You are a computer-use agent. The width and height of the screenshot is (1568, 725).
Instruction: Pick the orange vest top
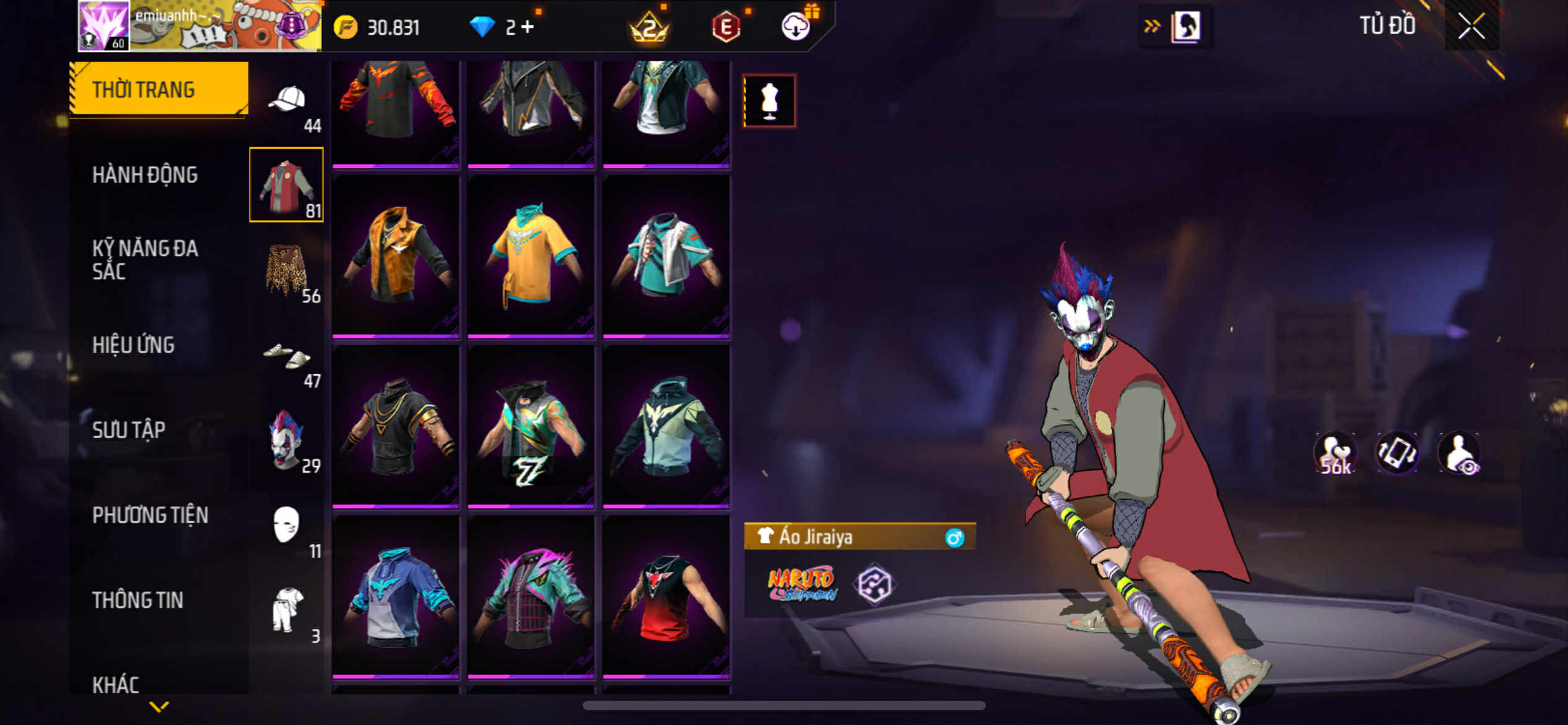[396, 256]
